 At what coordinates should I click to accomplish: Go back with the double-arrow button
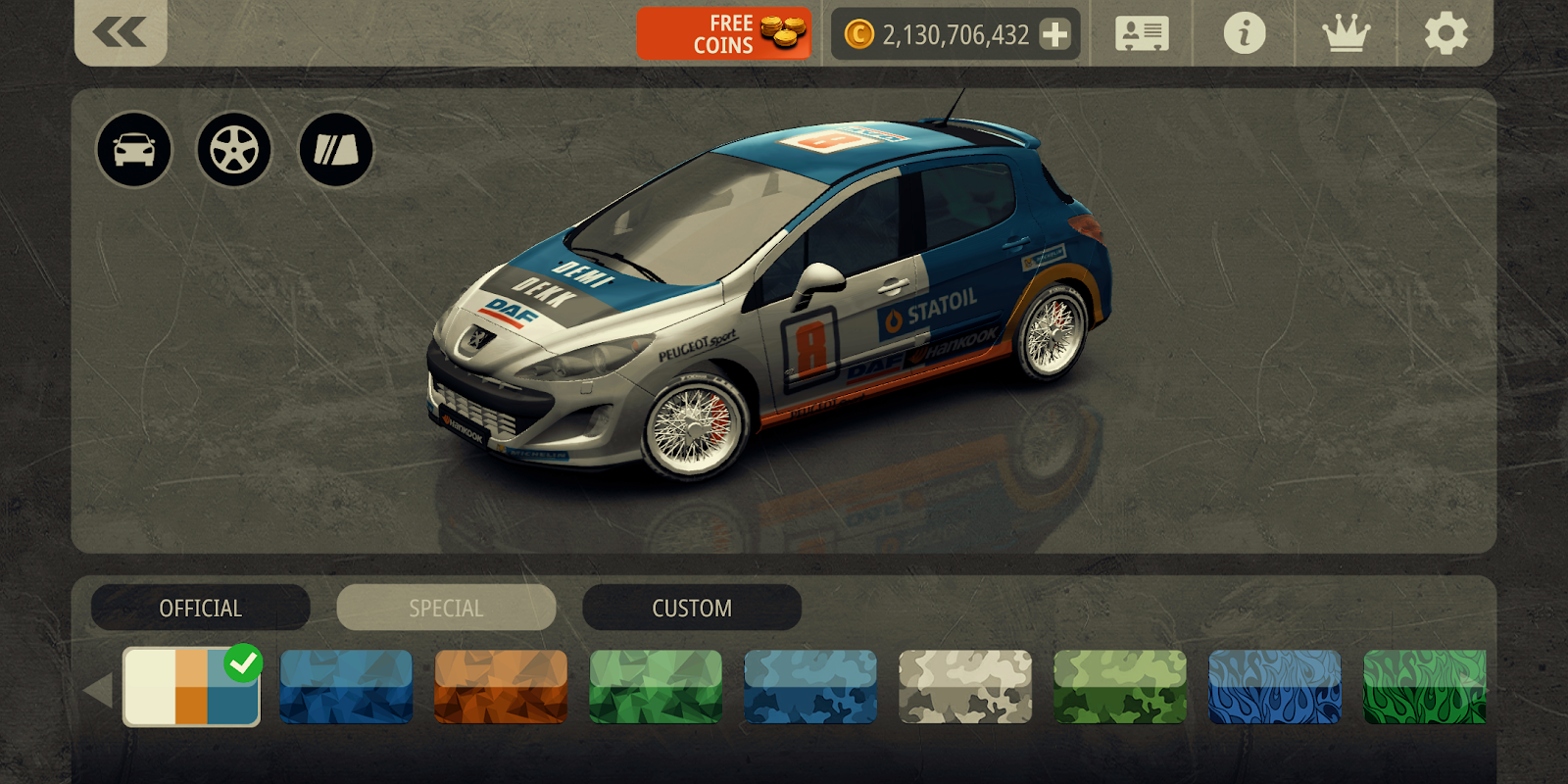click(x=121, y=32)
